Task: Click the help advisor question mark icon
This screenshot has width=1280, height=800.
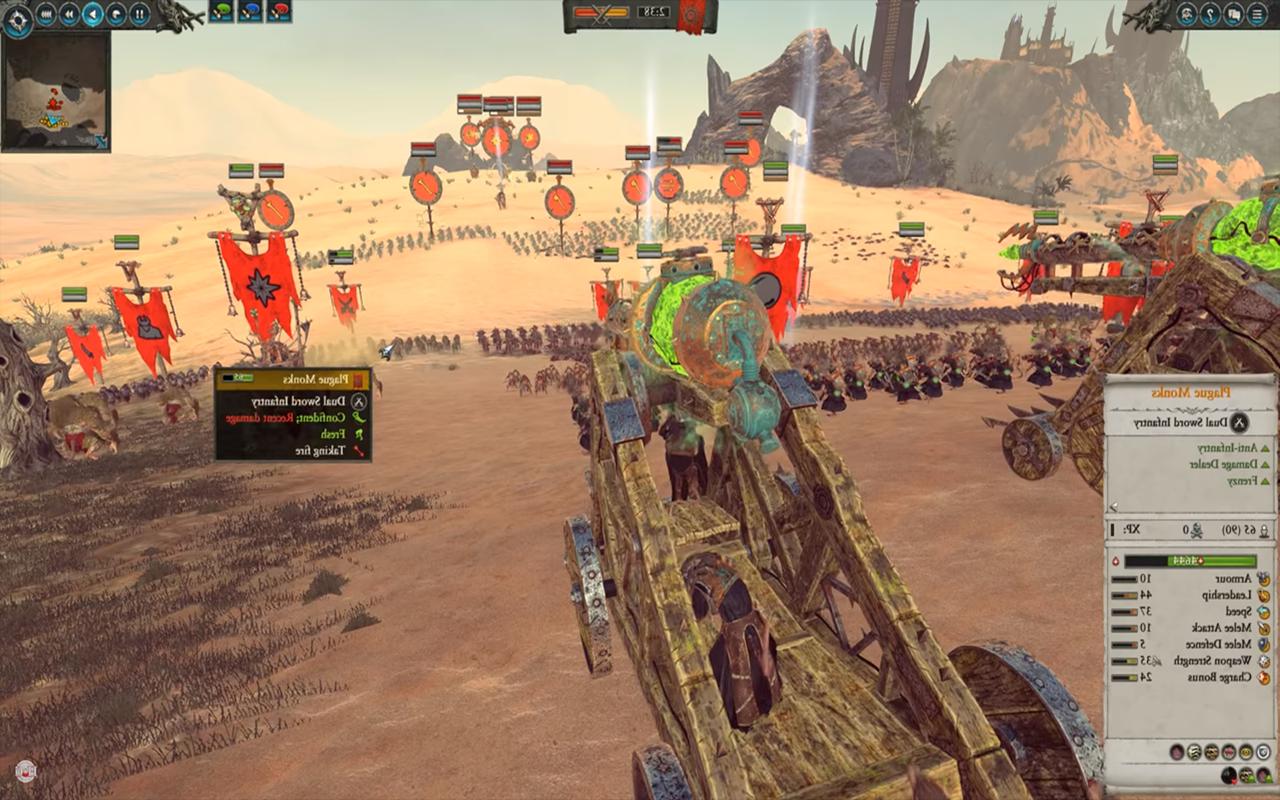Action: pyautogui.click(x=1209, y=14)
